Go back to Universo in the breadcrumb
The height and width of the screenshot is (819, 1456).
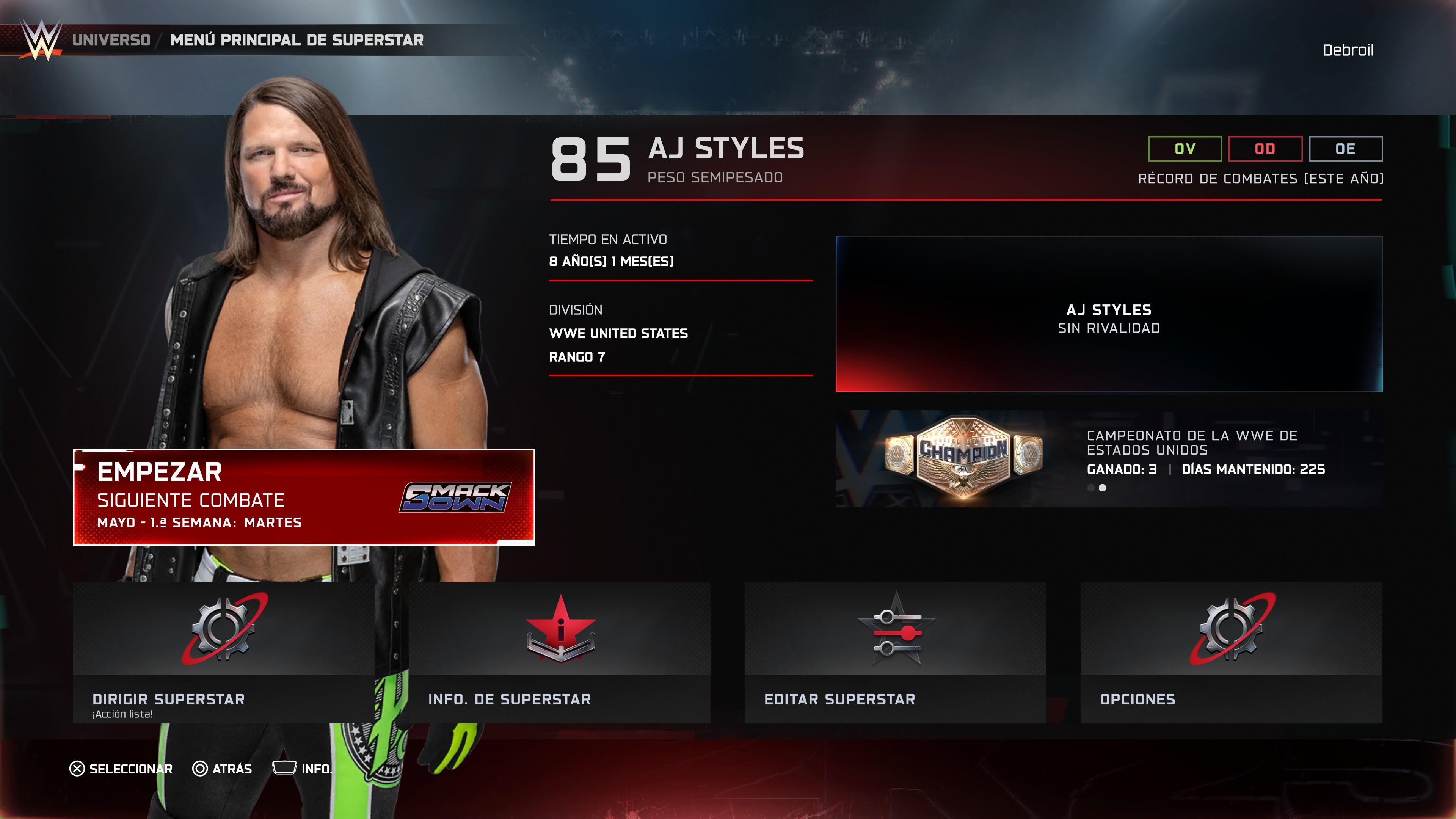(x=111, y=40)
